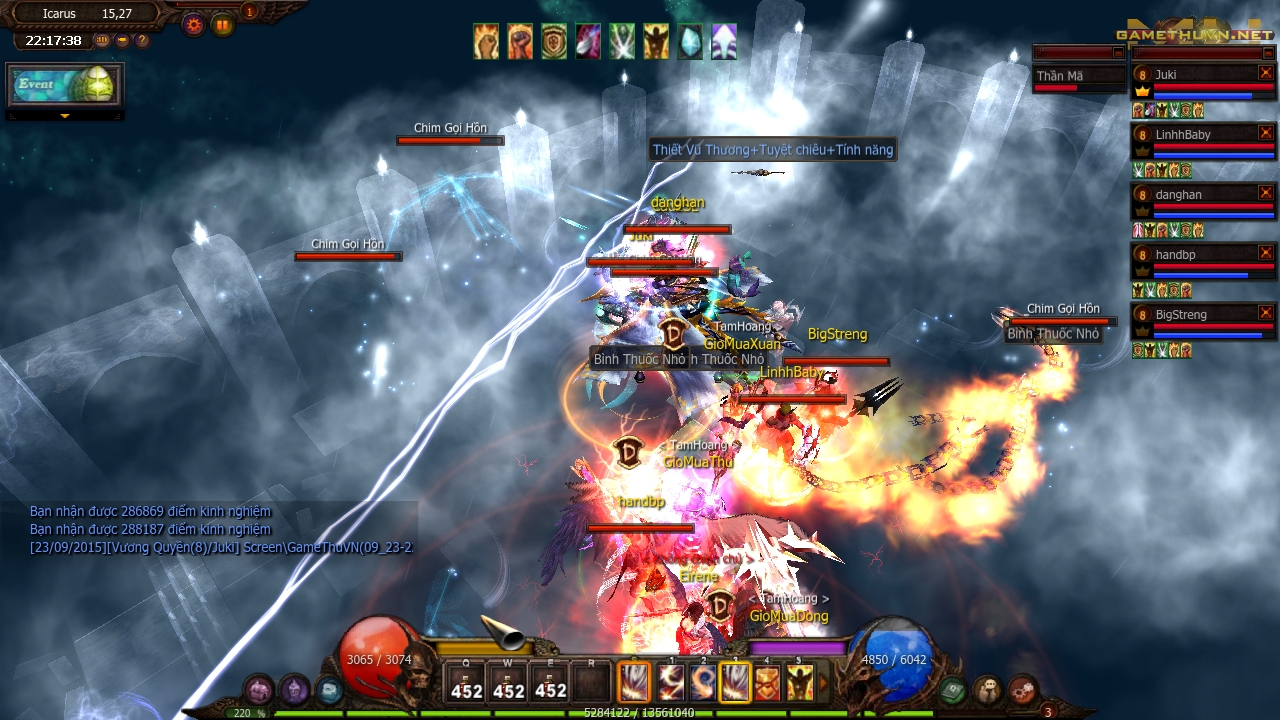Activate the blue swirl skill
1280x720 pixels.
pyautogui.click(x=702, y=683)
